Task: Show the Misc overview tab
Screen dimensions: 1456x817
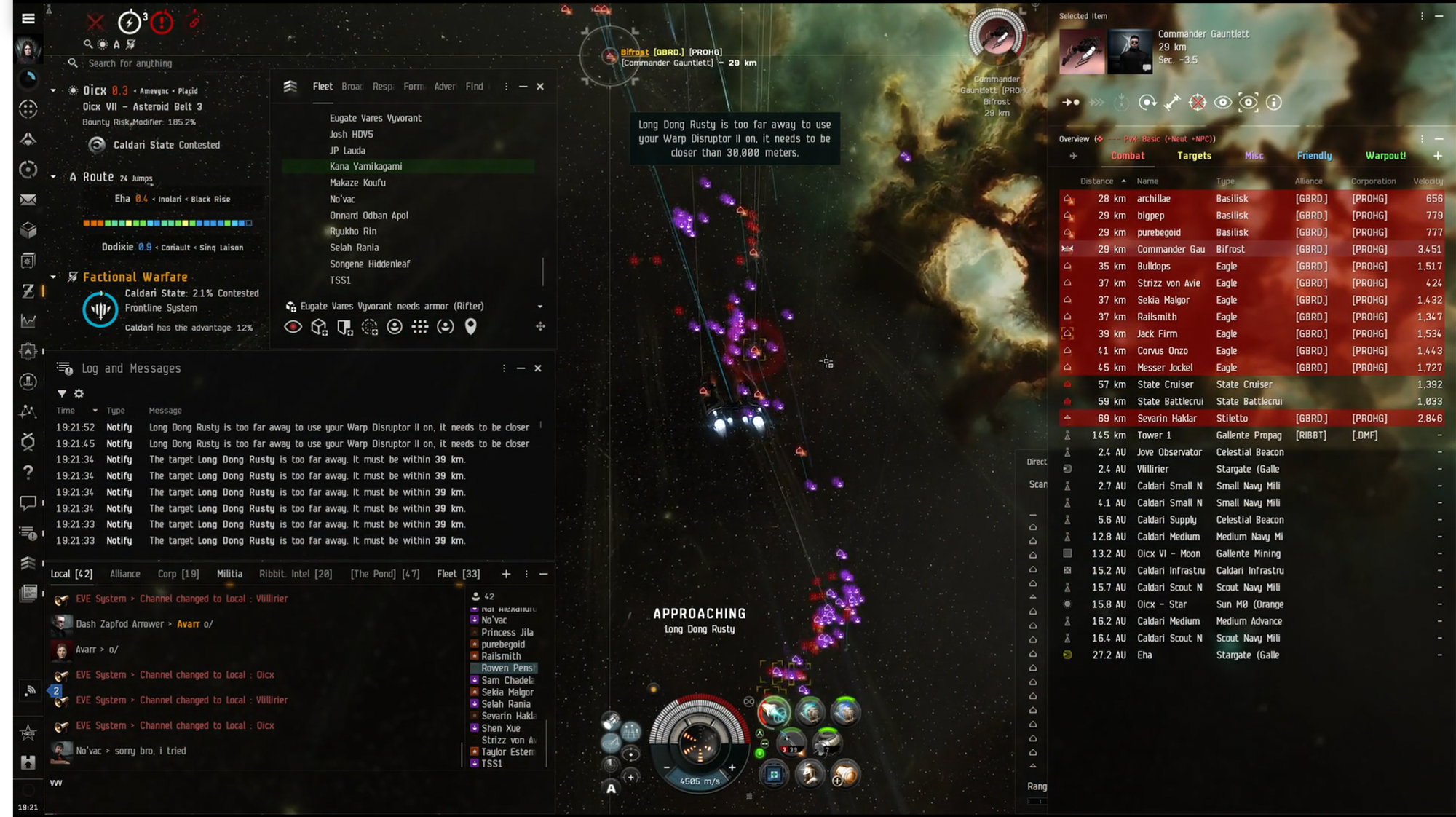Action: click(1254, 156)
